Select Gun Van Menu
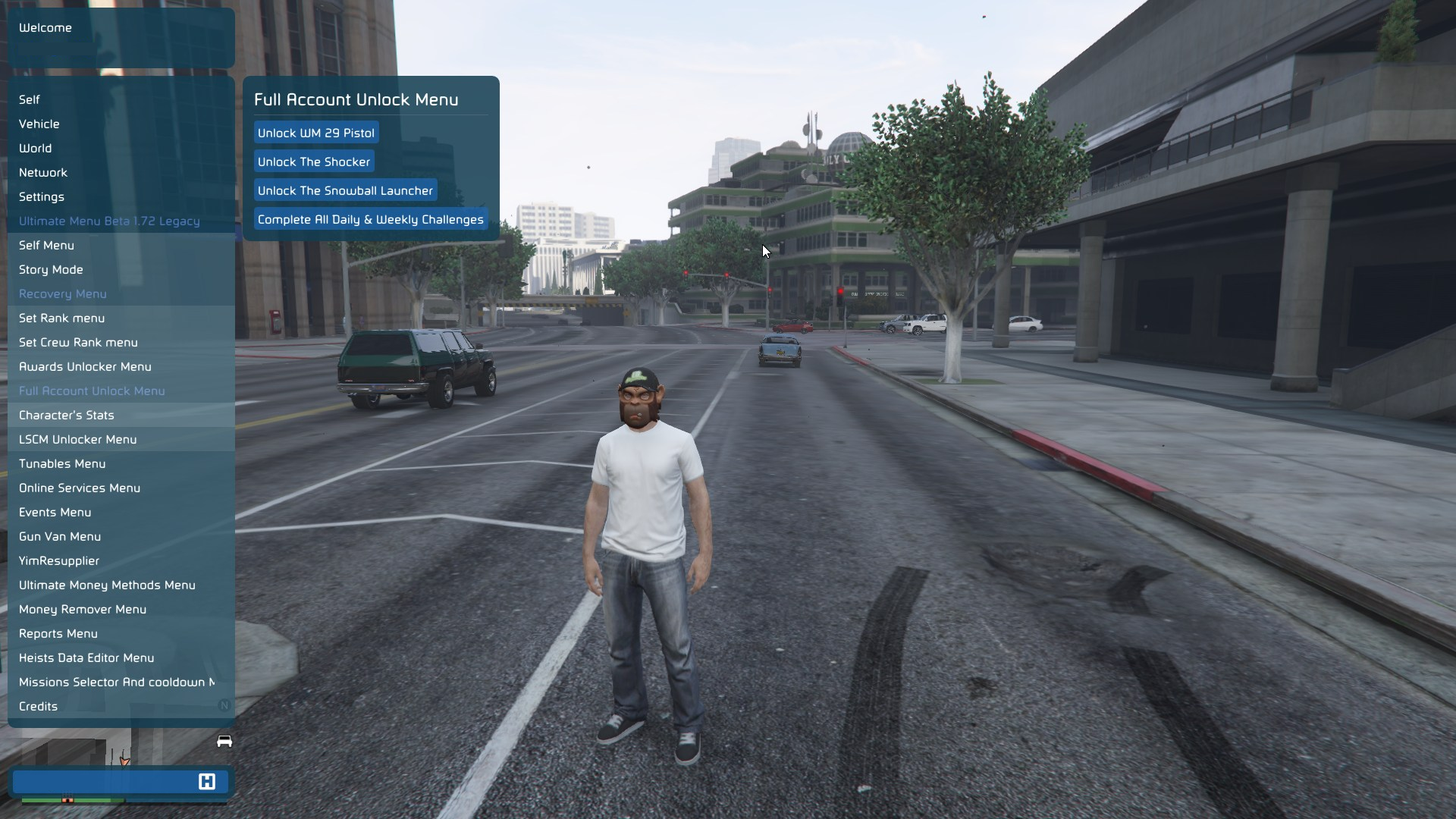Image resolution: width=1456 pixels, height=819 pixels. (60, 536)
